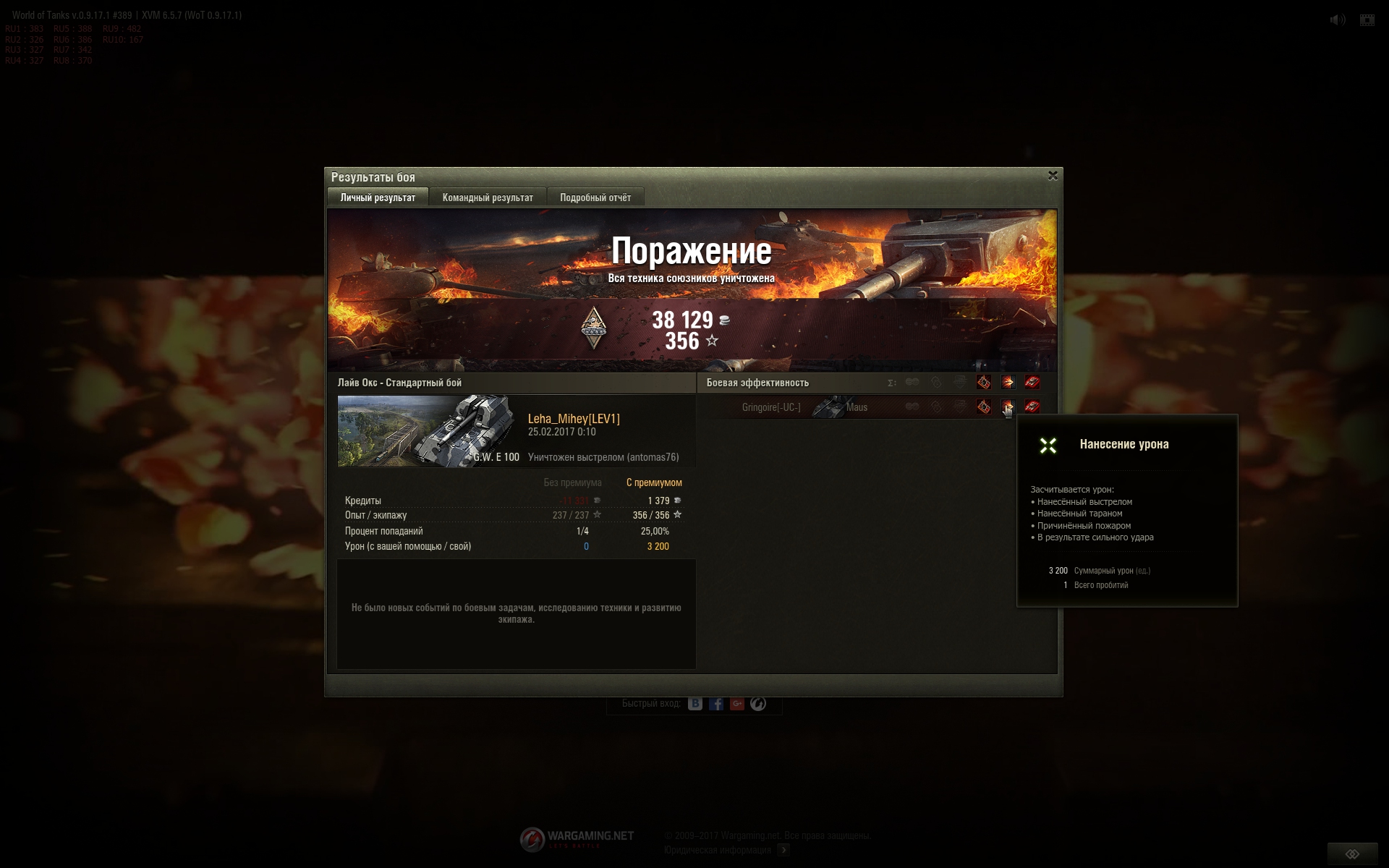Click the double-arrow button in the bottom corner
Image resolution: width=1389 pixels, height=868 pixels.
click(x=1352, y=854)
